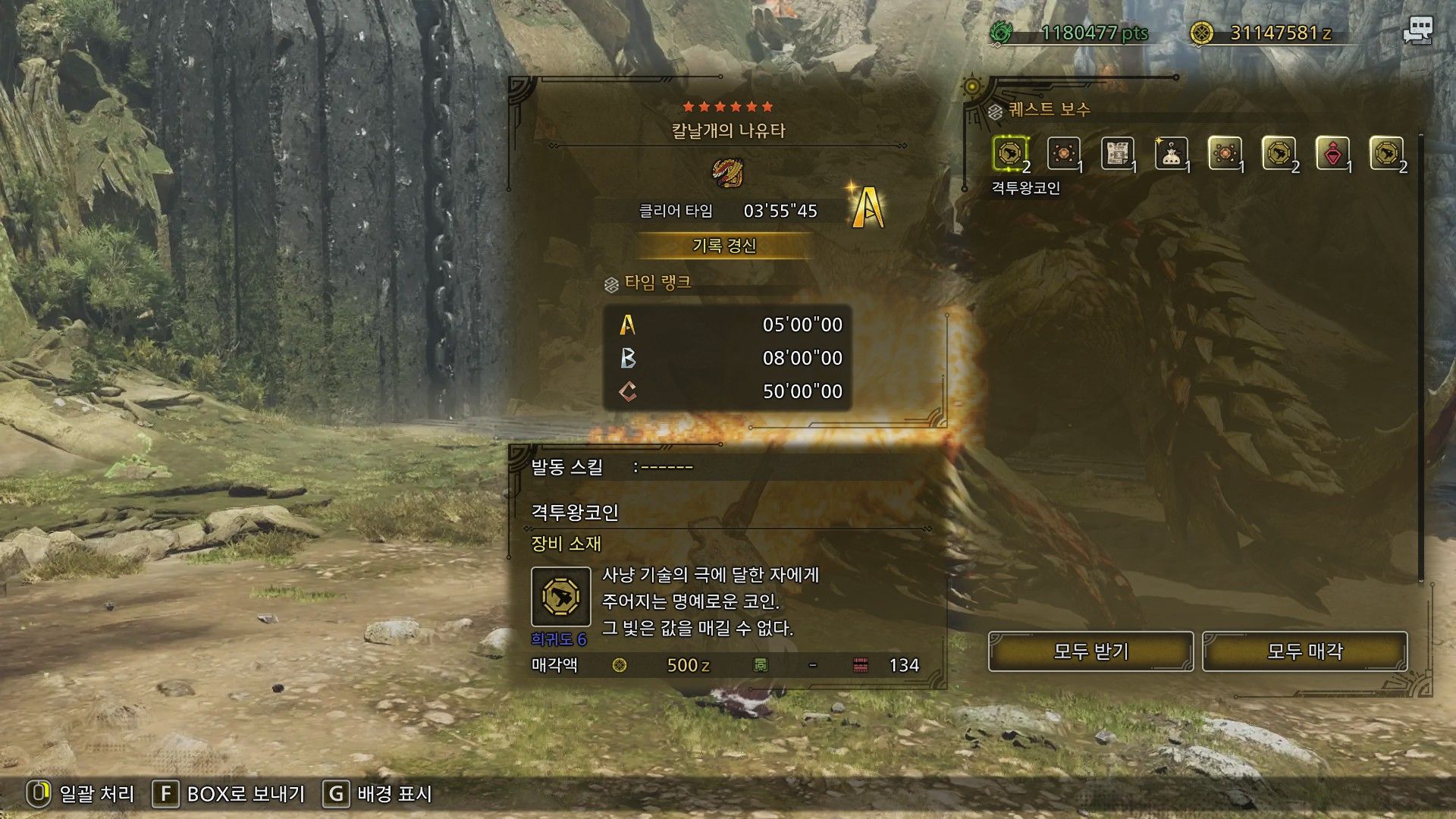Select the paper ticket reward slot
This screenshot has height=819, width=1456.
pos(1117,154)
